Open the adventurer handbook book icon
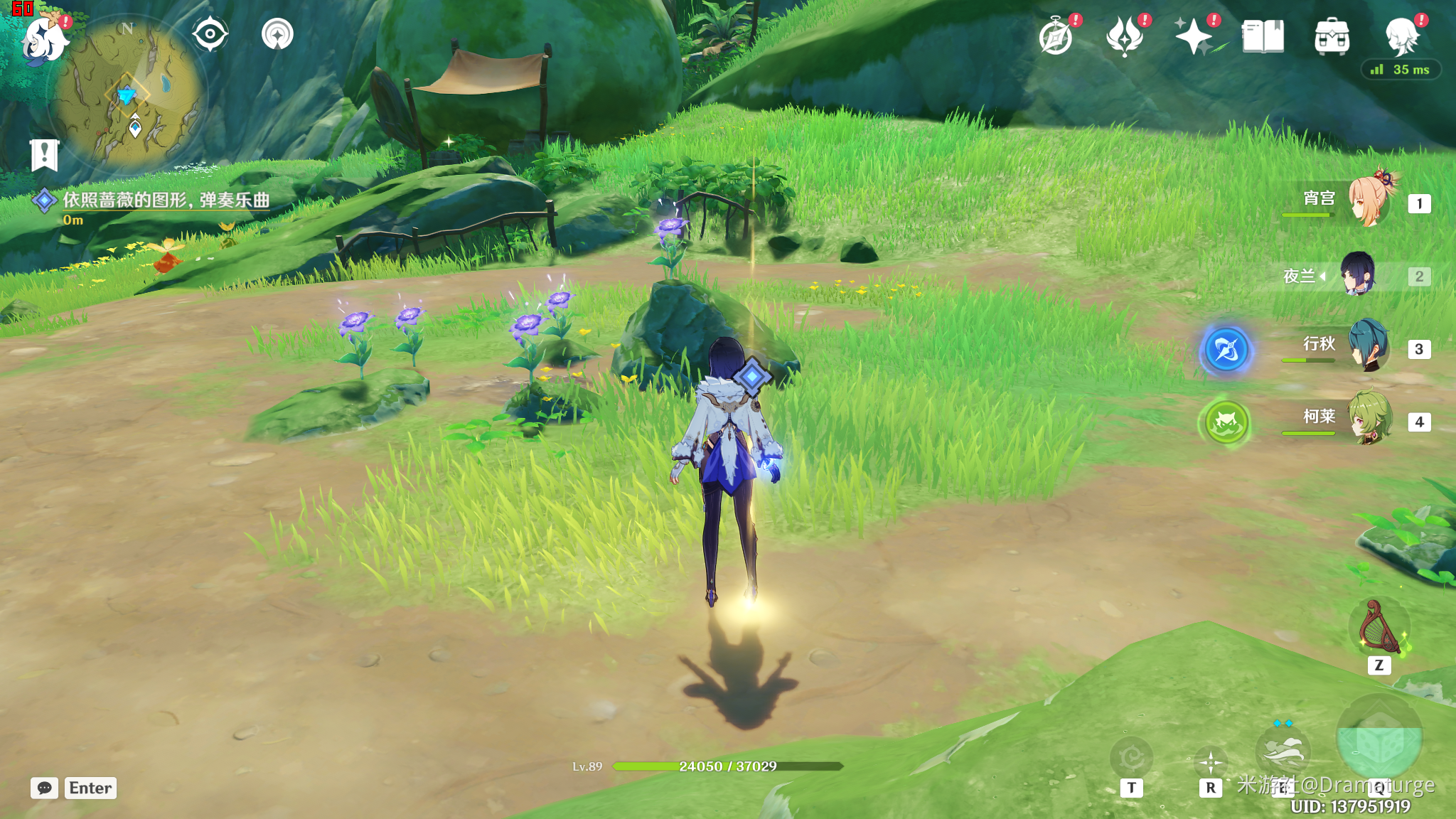The image size is (1456, 819). point(1263,37)
